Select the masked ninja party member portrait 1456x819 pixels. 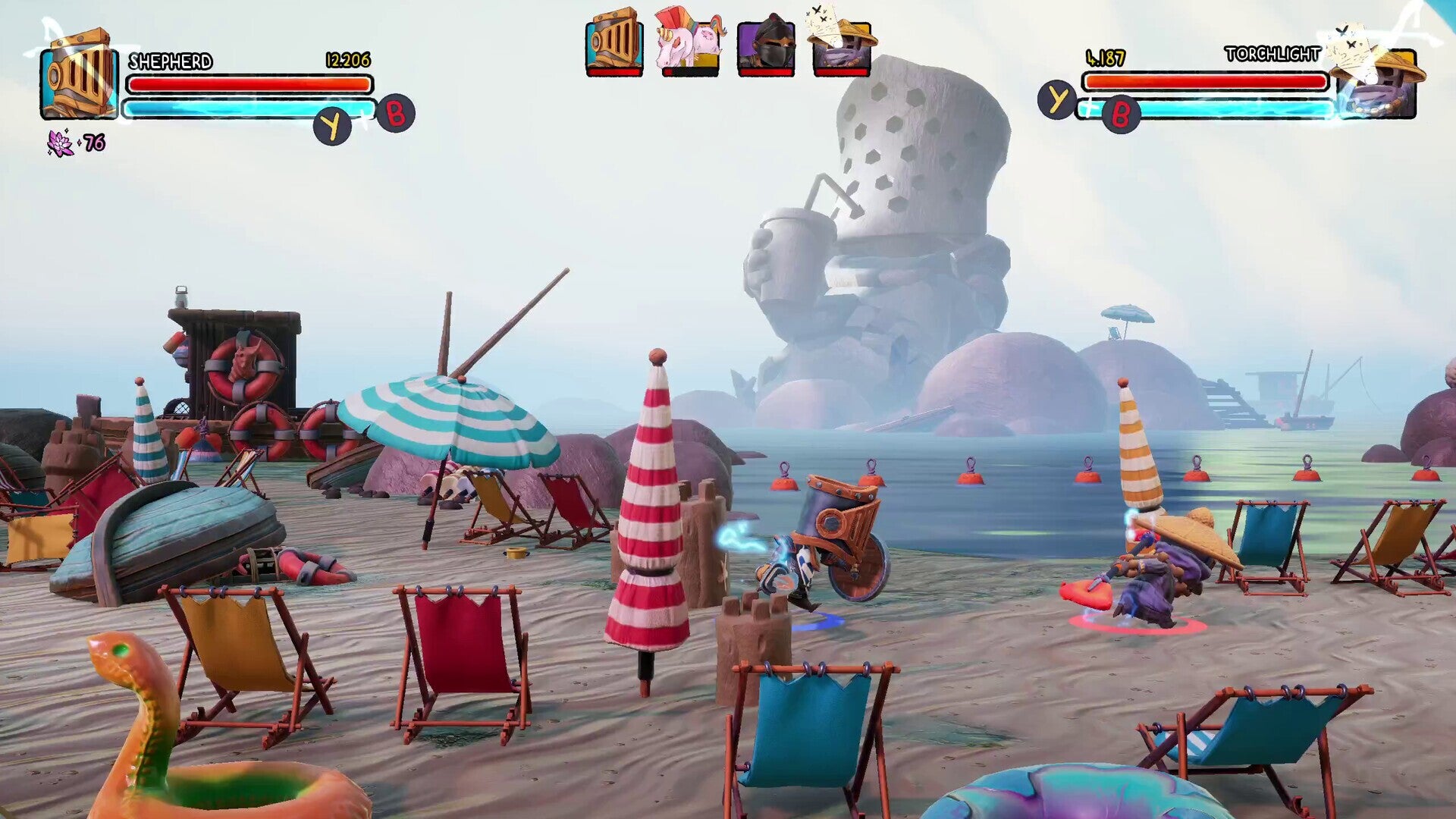tap(766, 44)
